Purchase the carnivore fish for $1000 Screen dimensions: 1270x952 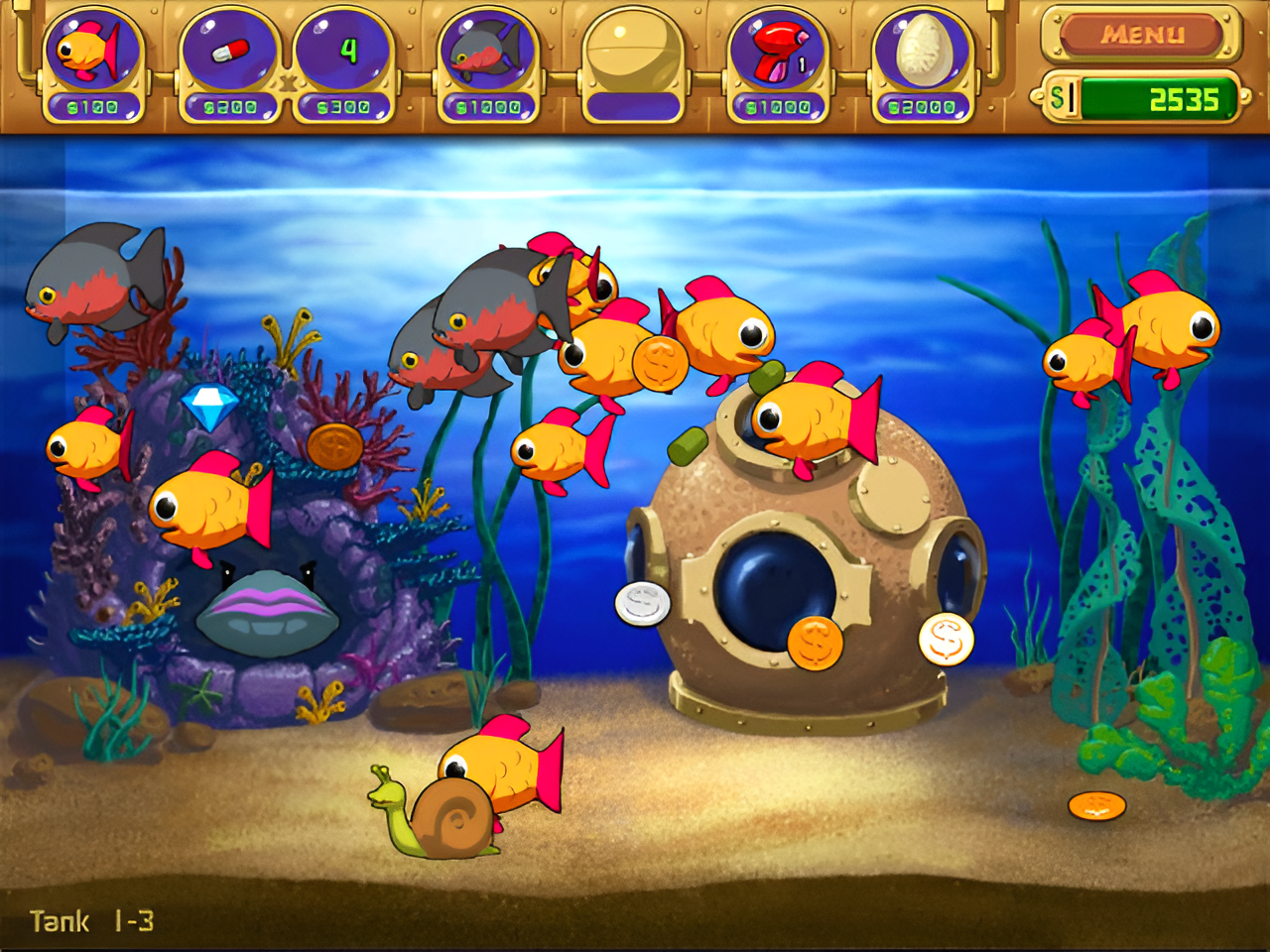click(x=488, y=61)
